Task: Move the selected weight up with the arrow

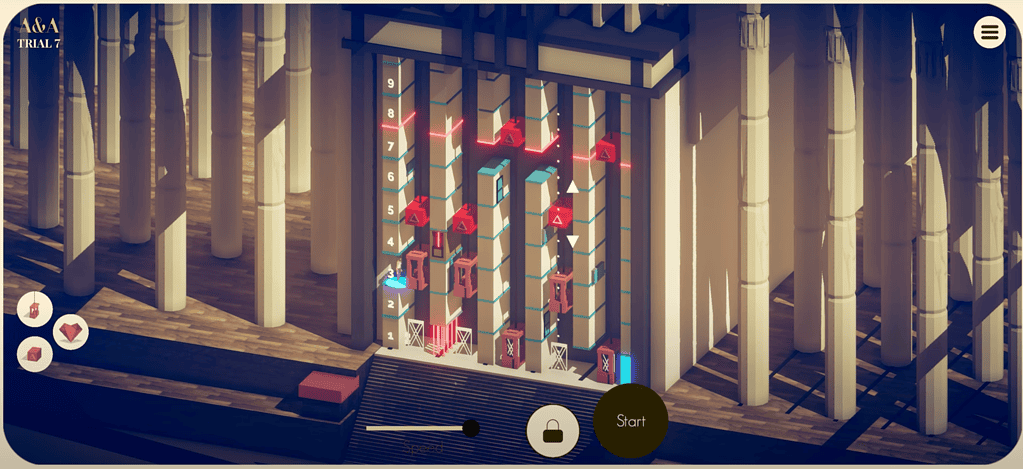Action: point(572,187)
